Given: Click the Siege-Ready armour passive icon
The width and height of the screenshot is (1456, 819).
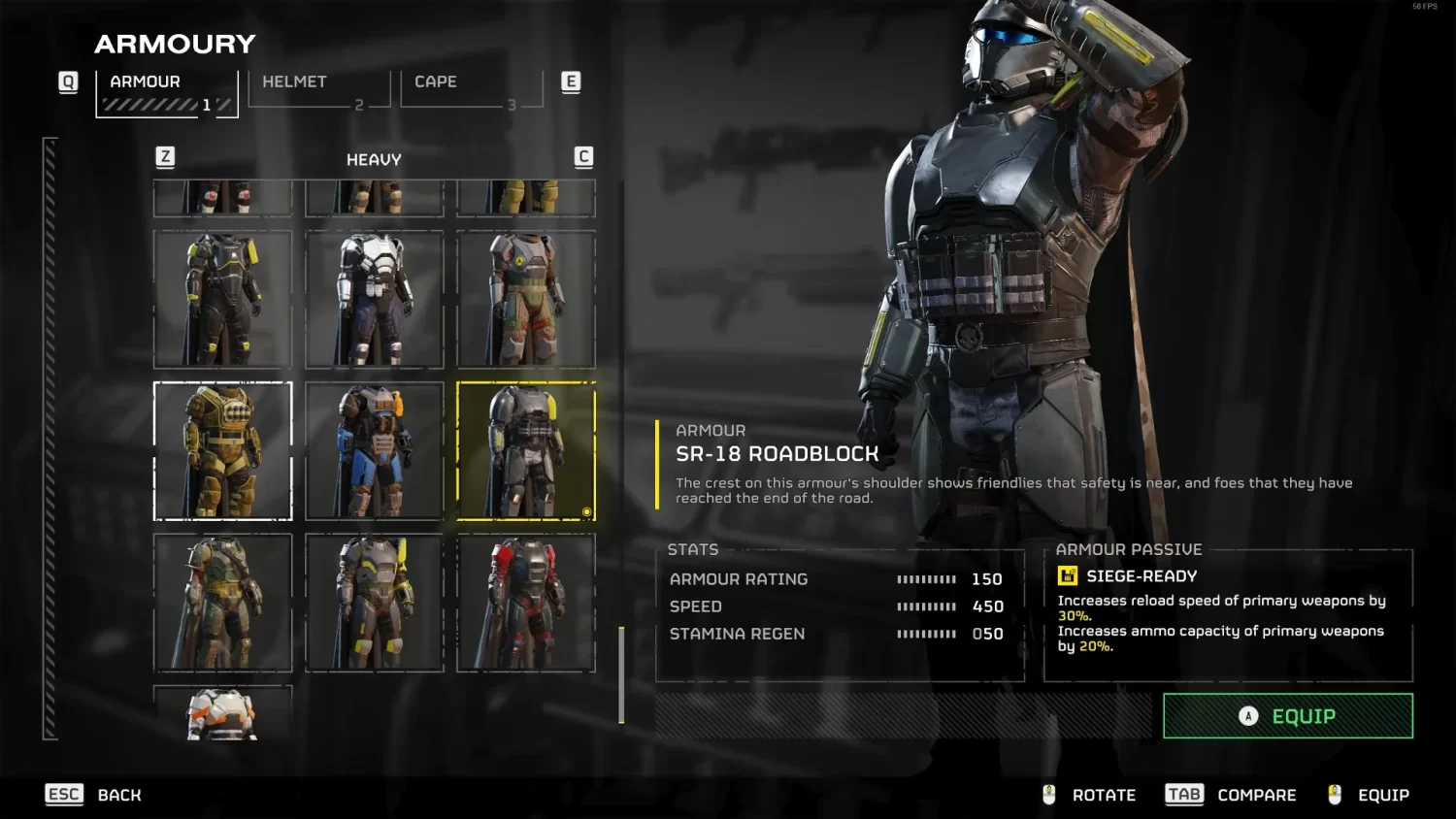Looking at the screenshot, I should tap(1069, 574).
